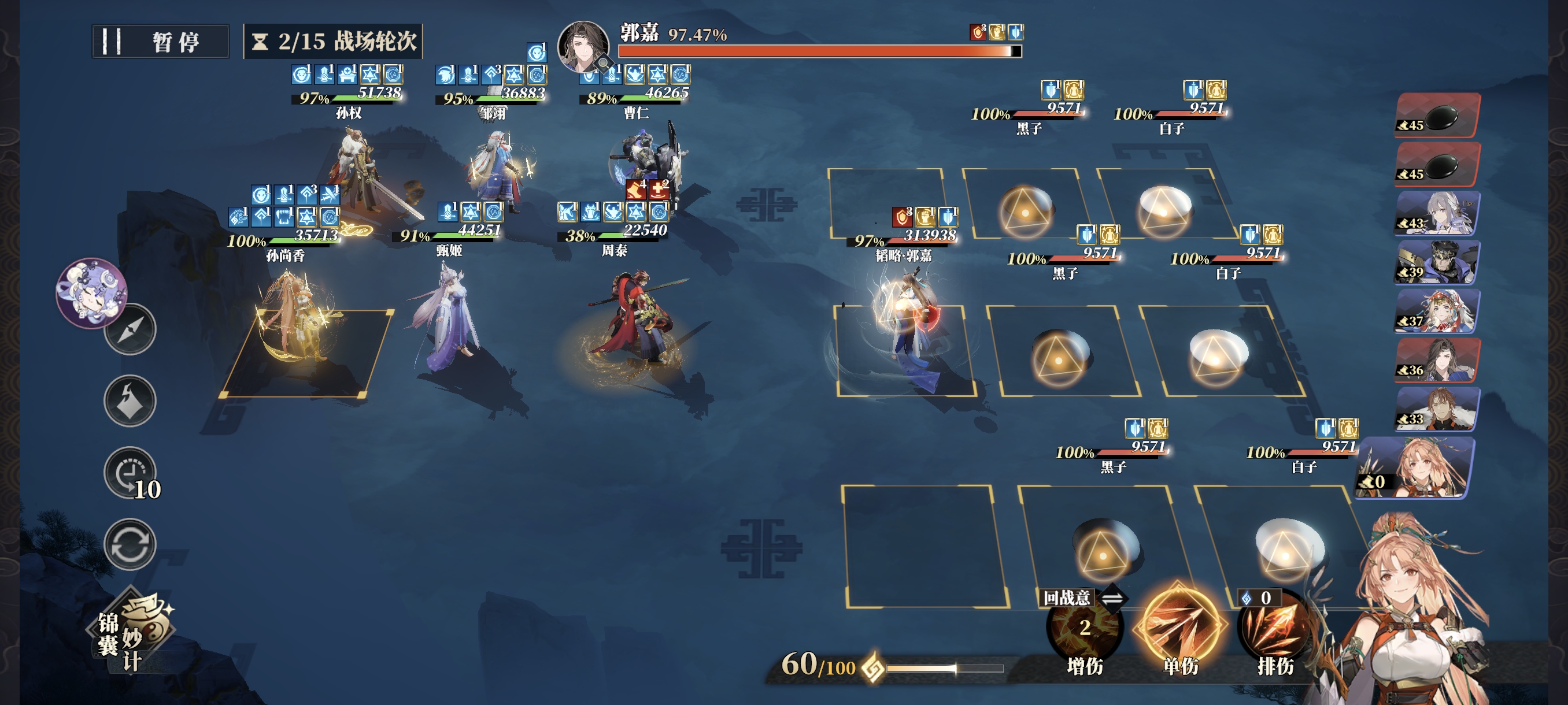Activate the lightning bolt round button
Viewport: 1568px width, 705px height.
click(130, 400)
